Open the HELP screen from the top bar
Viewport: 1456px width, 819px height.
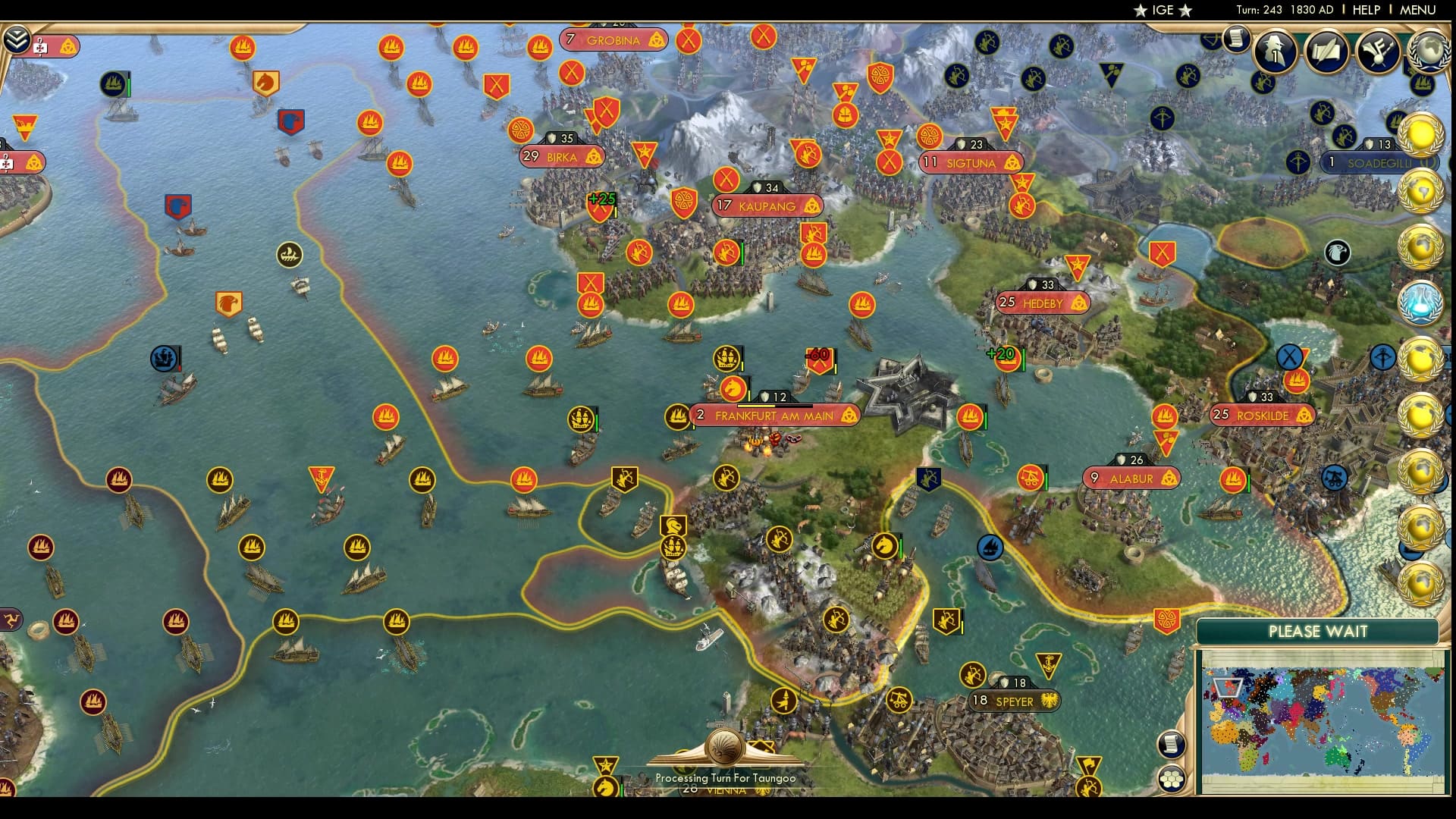click(1366, 11)
